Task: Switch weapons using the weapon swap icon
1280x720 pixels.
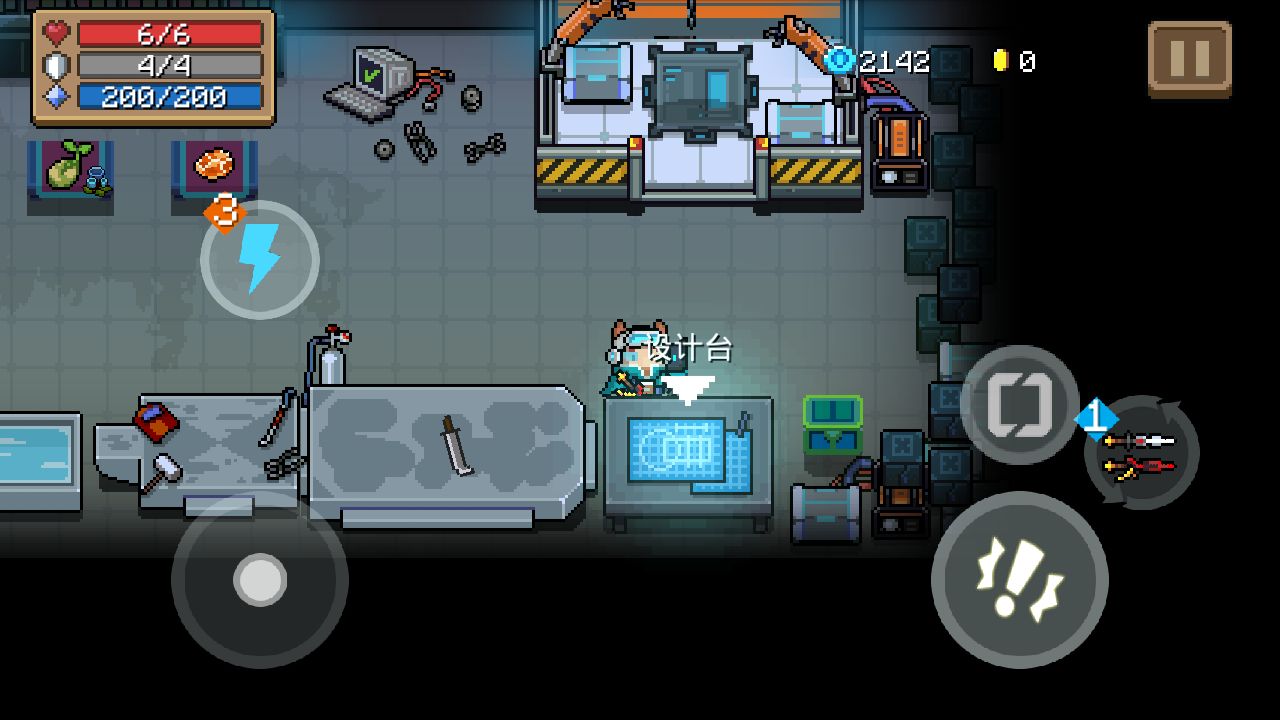Action: click(1141, 453)
